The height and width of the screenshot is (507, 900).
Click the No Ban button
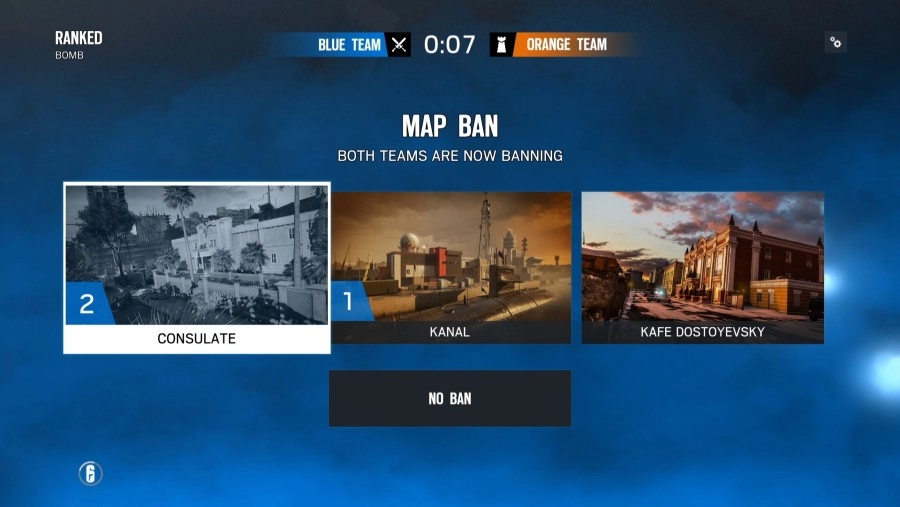click(450, 398)
